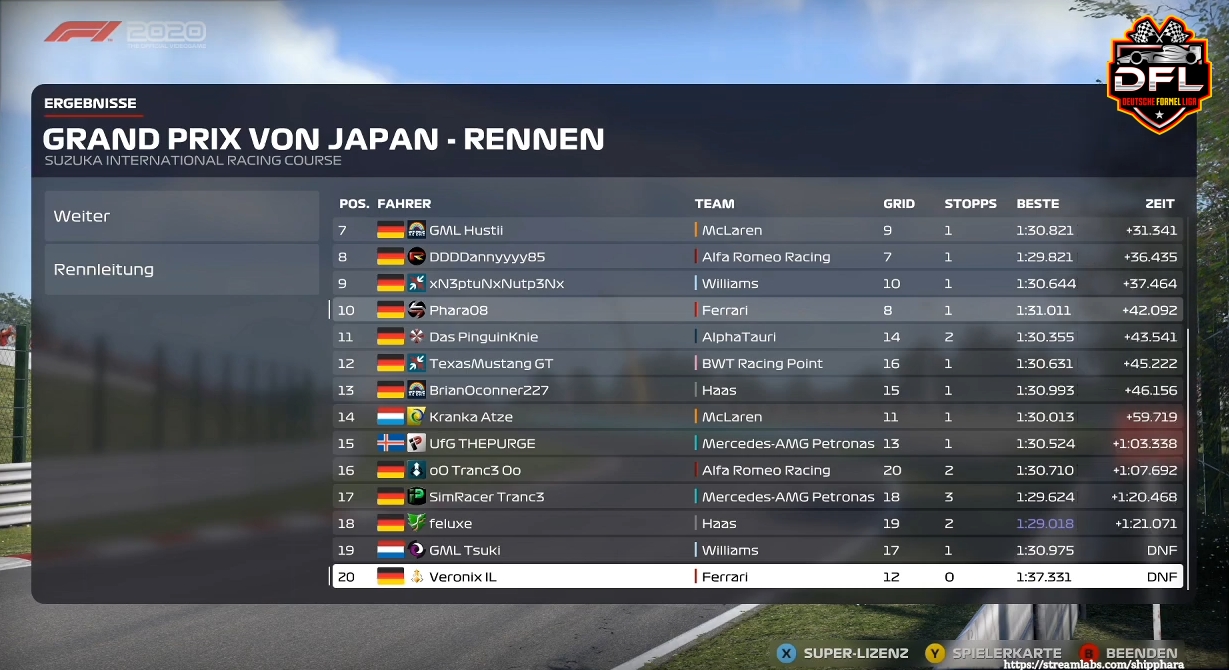Choose the Veronix IL driver row
The height and width of the screenshot is (670, 1229).
coord(757,577)
